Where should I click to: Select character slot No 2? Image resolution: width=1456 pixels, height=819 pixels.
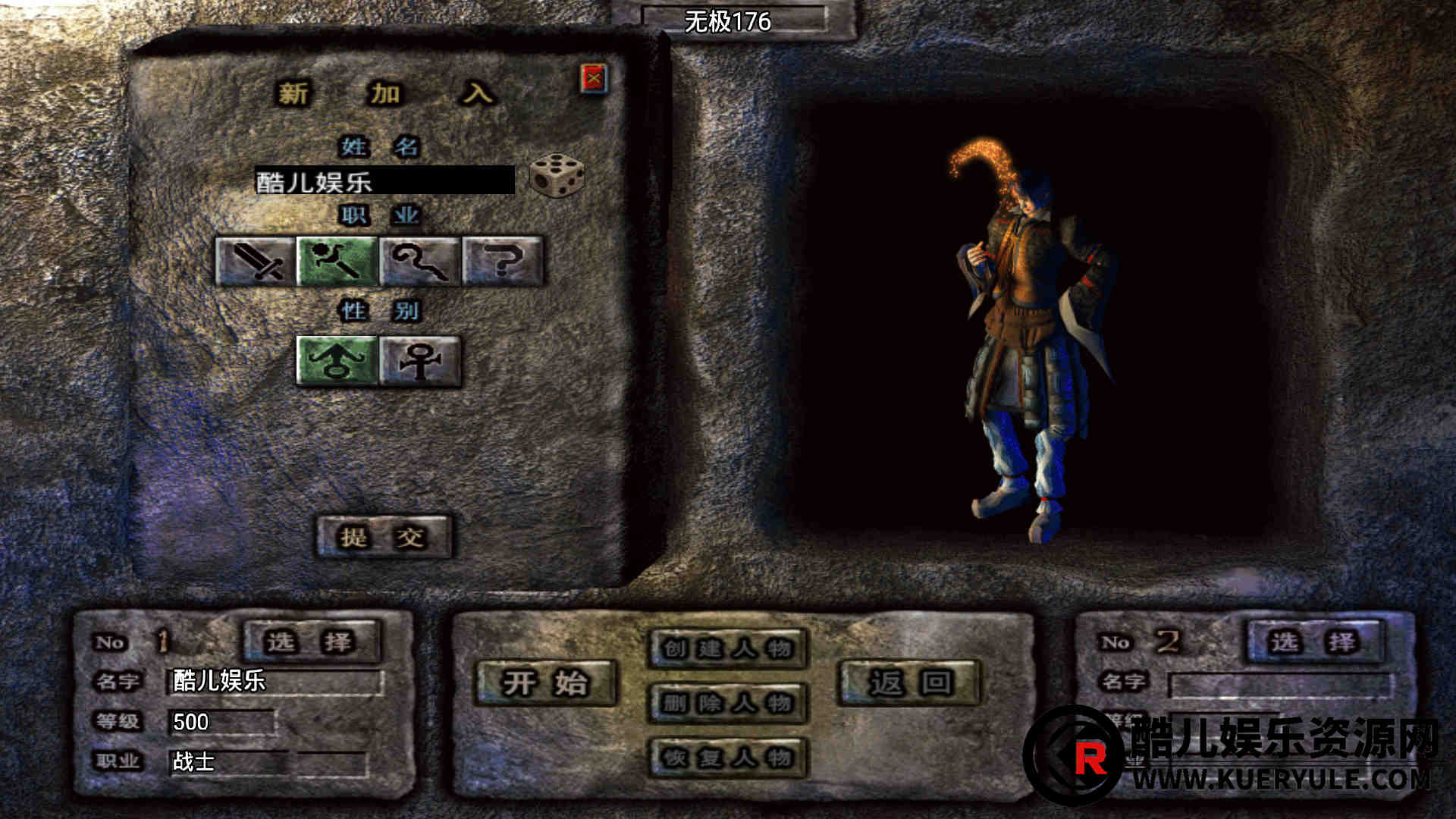click(1315, 642)
